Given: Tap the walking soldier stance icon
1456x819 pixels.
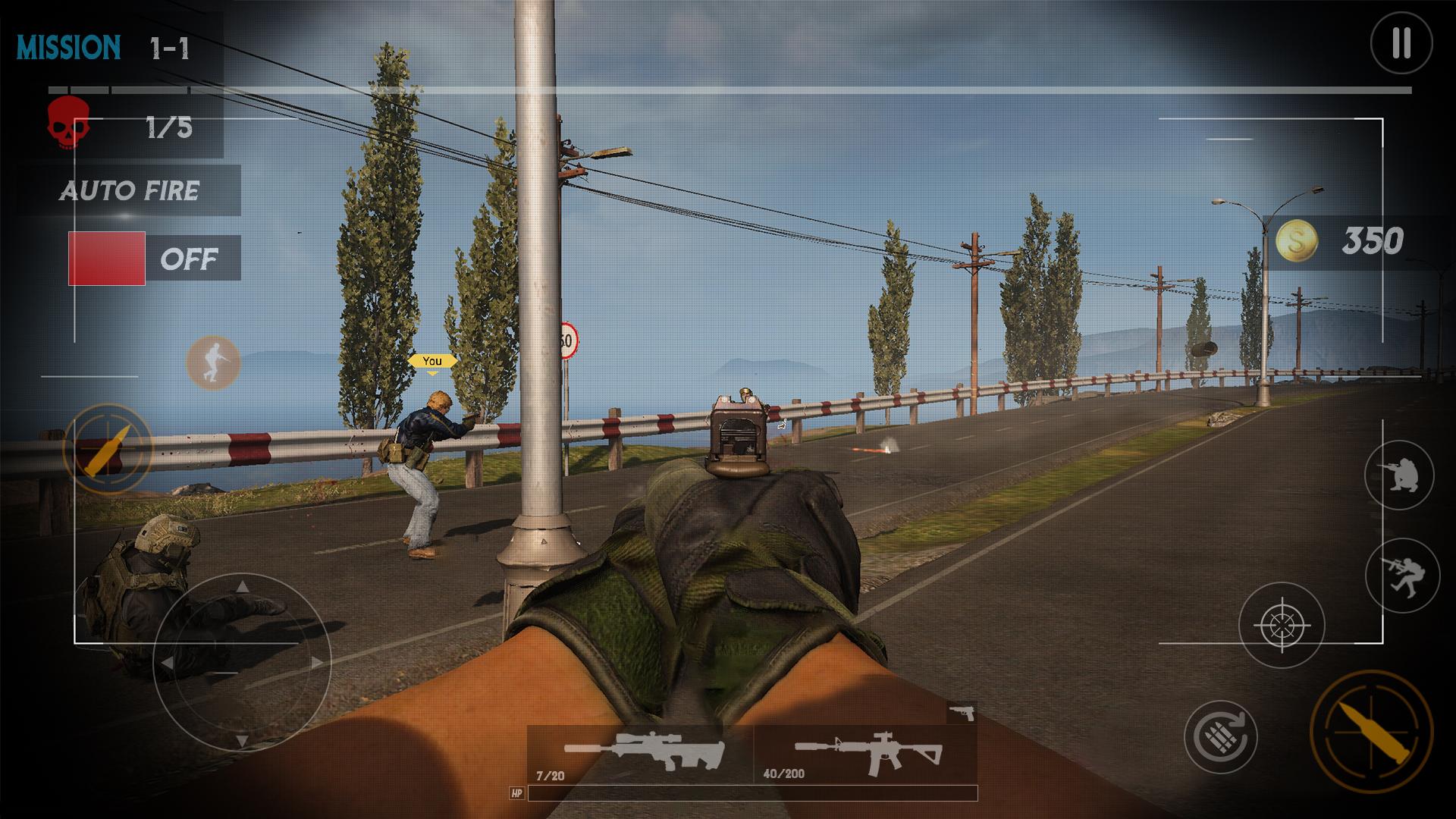Looking at the screenshot, I should click(213, 362).
